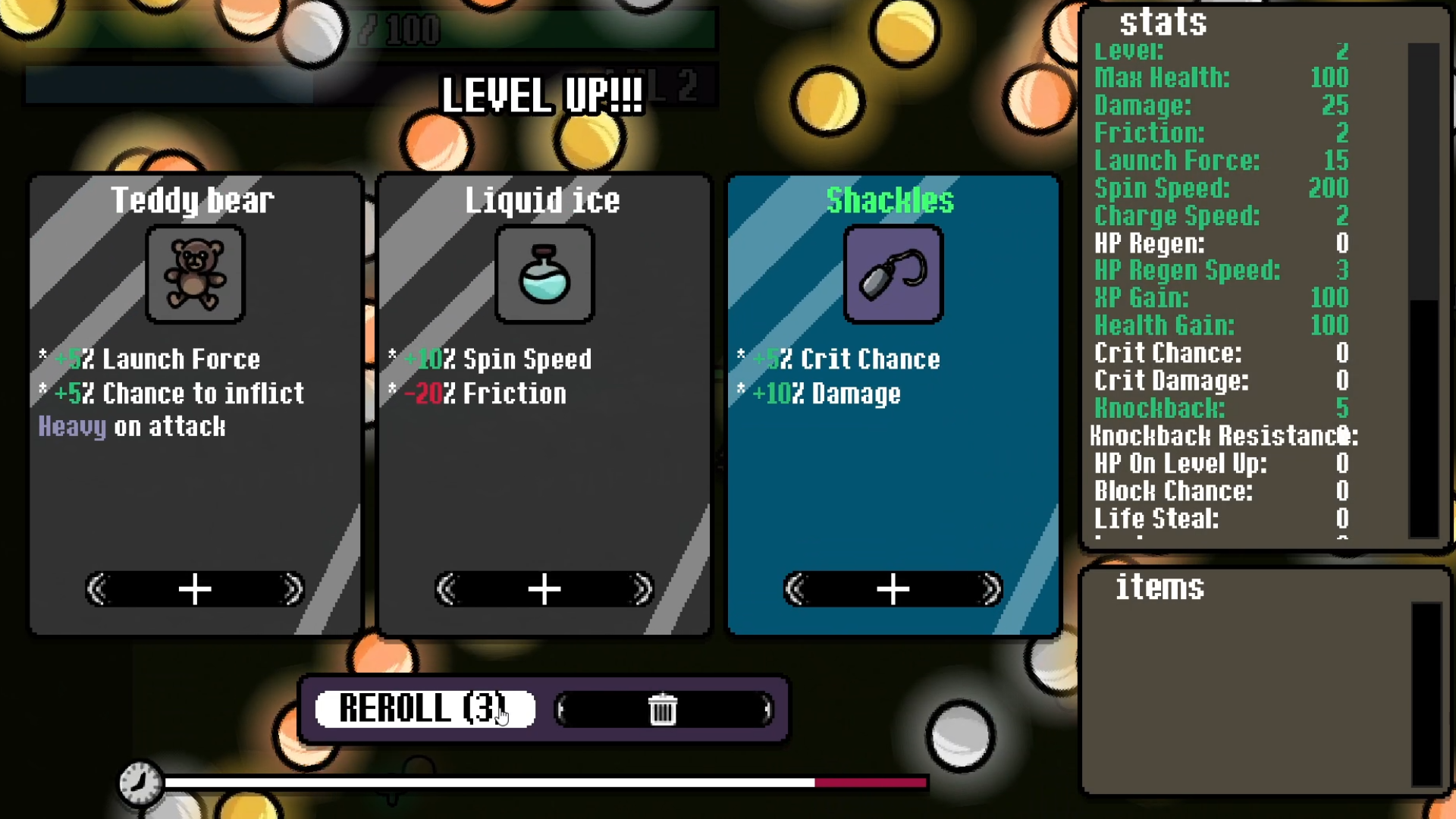The image size is (1456, 819).
Task: Click the plus on the Shackles card
Action: [893, 589]
